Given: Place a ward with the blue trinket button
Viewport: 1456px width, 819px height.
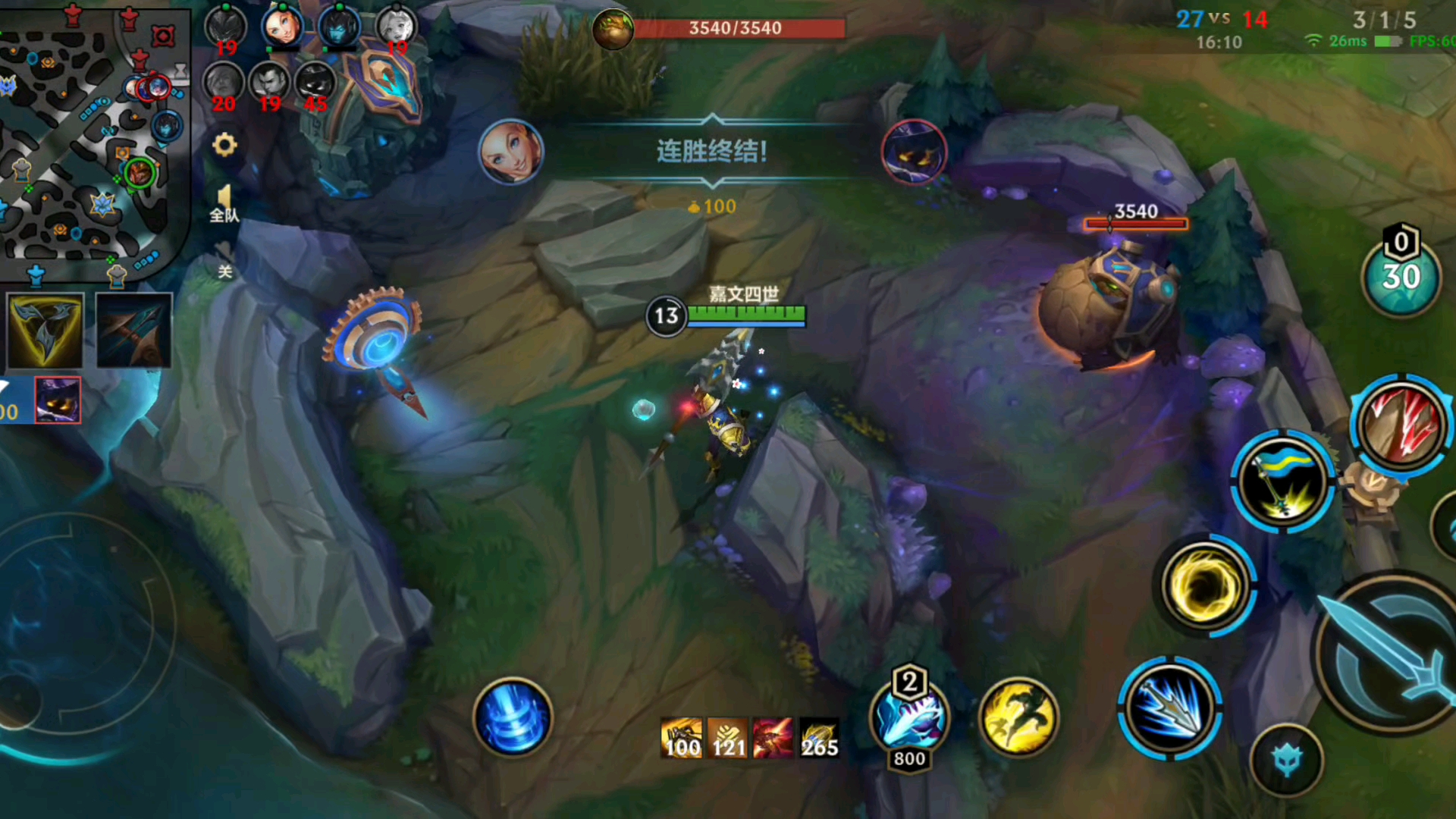Looking at the screenshot, I should click(x=513, y=717).
